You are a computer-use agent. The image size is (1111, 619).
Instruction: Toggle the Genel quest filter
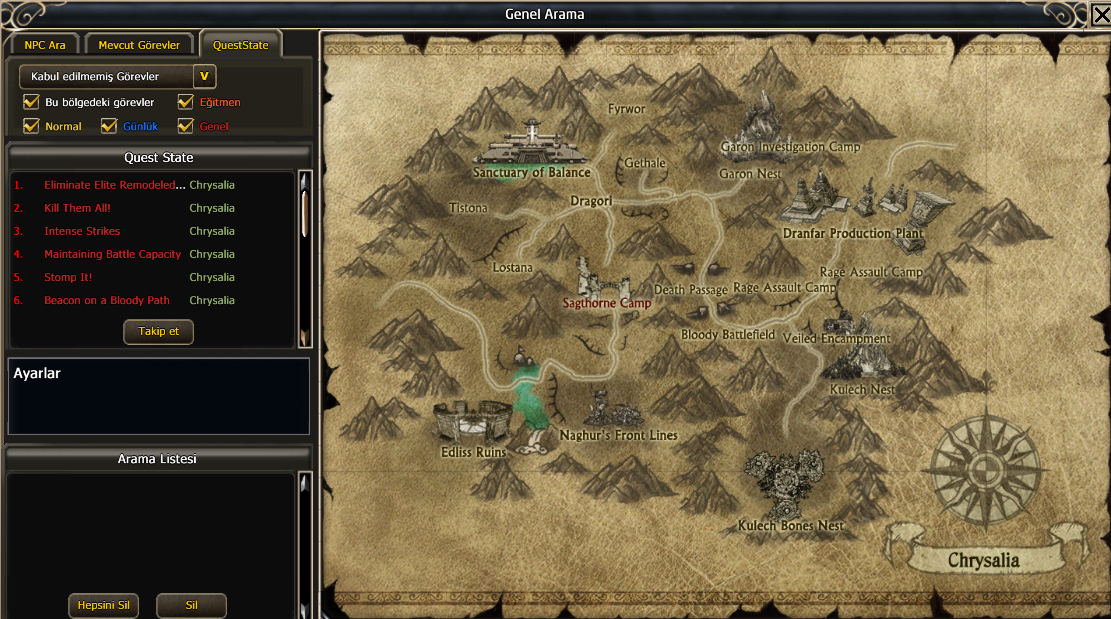point(185,127)
